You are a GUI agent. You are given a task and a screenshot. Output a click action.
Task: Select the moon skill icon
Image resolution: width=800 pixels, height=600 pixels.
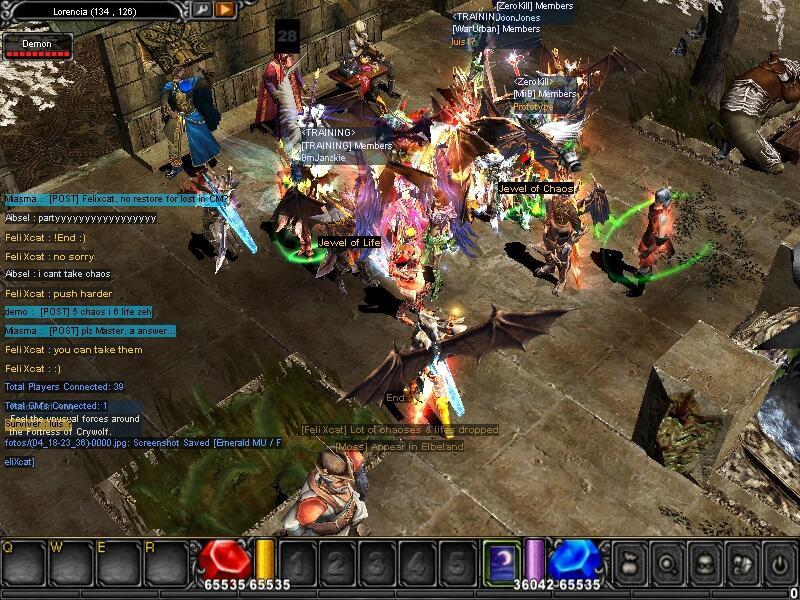tap(500, 560)
